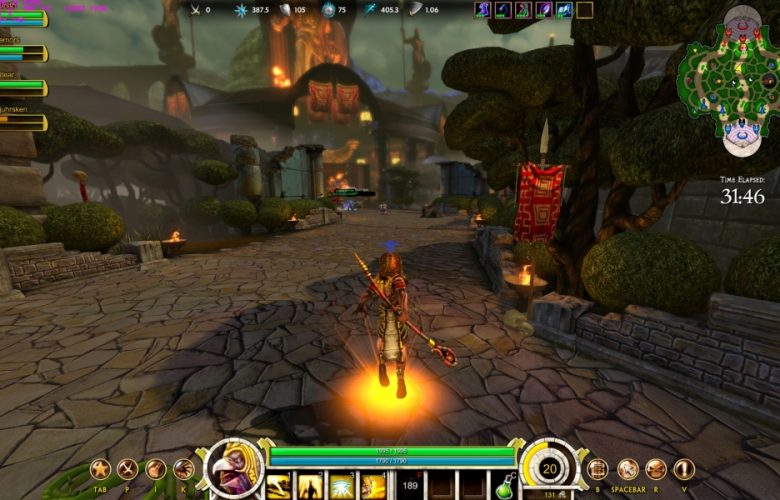Use the green potion consumable
This screenshot has width=780, height=500.
point(505,486)
